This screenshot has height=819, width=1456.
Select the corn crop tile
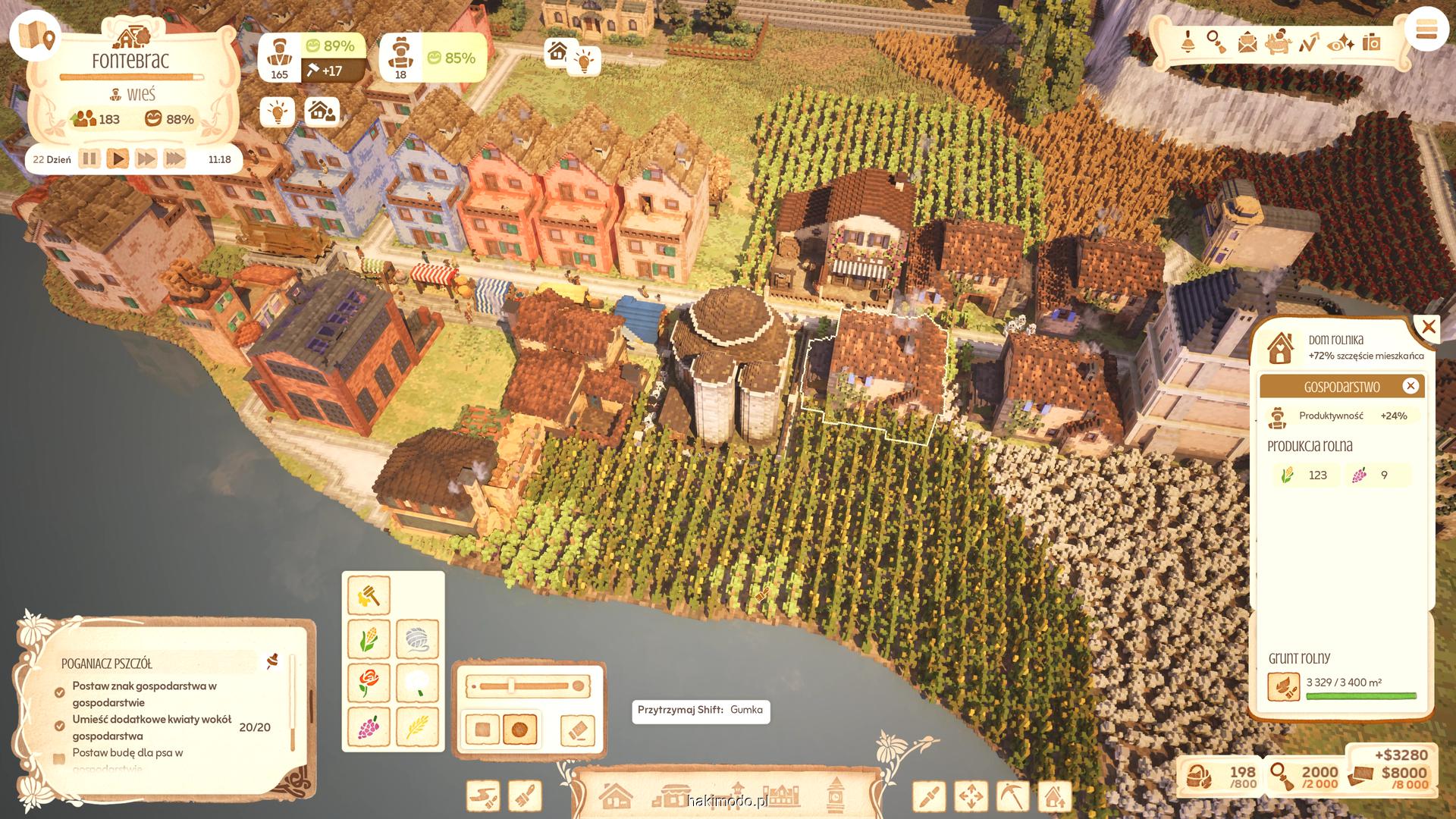(x=369, y=639)
